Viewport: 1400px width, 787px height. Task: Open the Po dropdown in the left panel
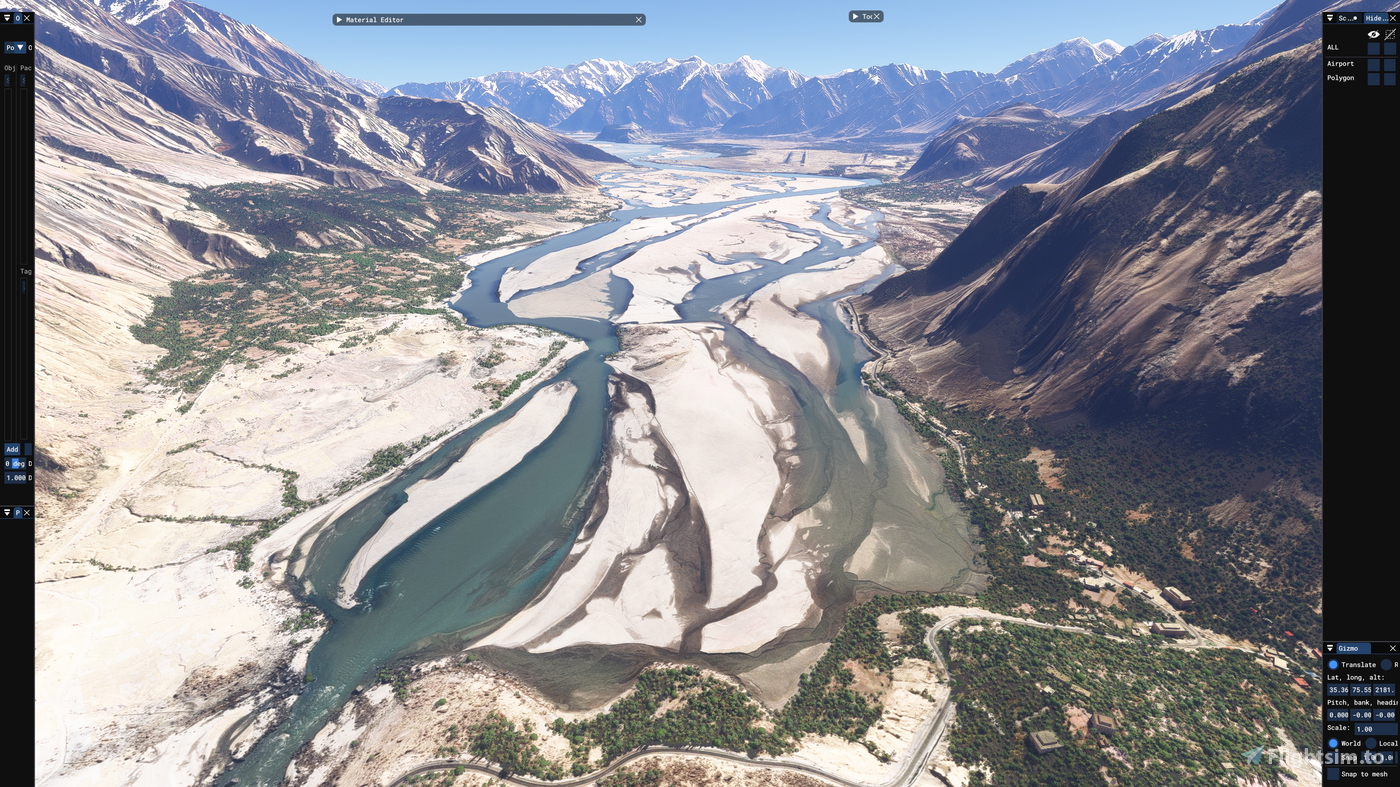[18, 46]
